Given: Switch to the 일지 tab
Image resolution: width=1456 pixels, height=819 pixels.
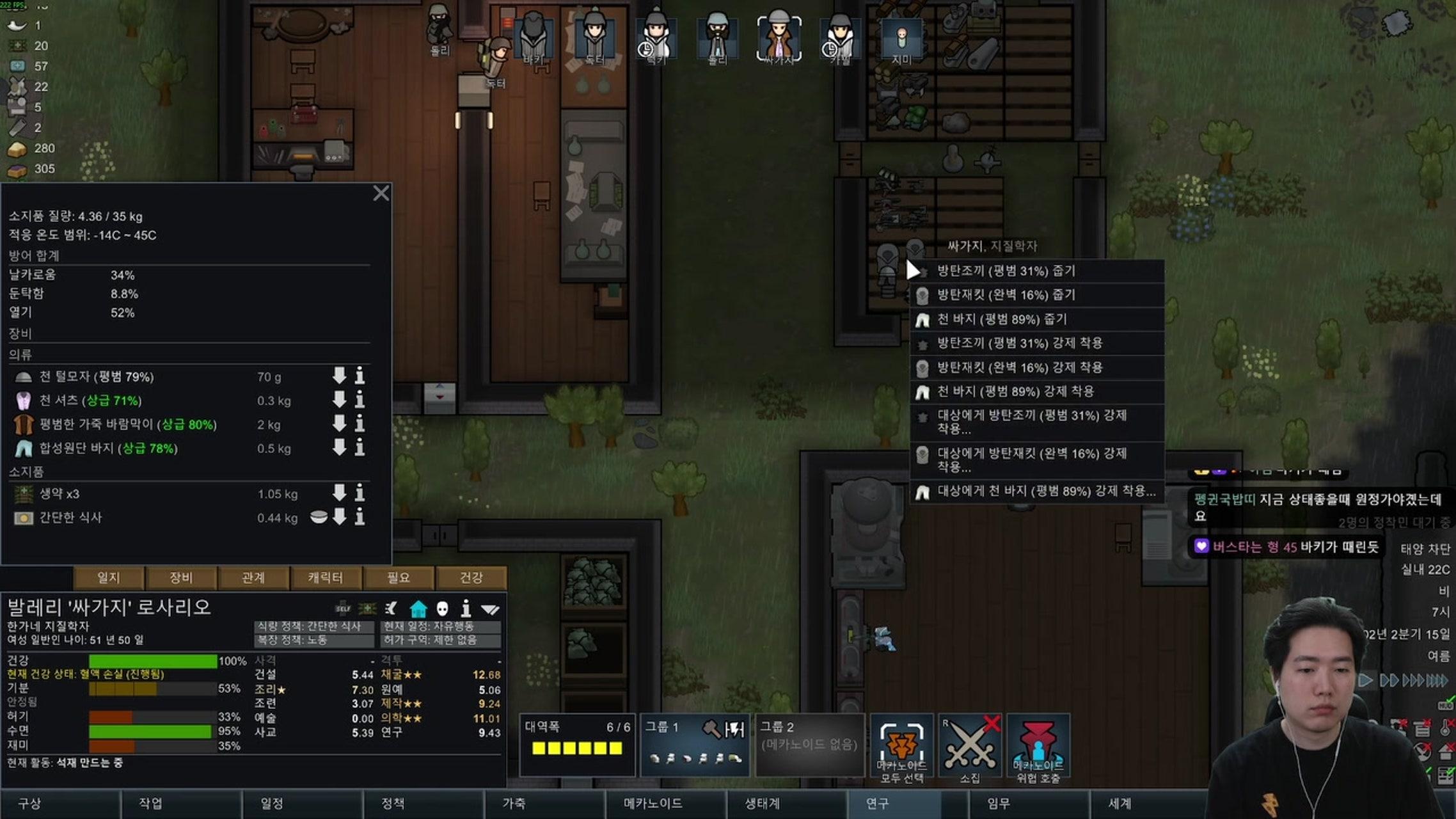Looking at the screenshot, I should (x=109, y=578).
